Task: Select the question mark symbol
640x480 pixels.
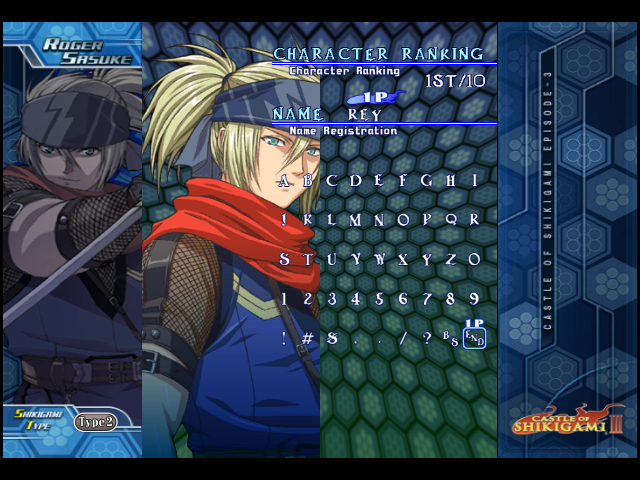Action: [427, 338]
